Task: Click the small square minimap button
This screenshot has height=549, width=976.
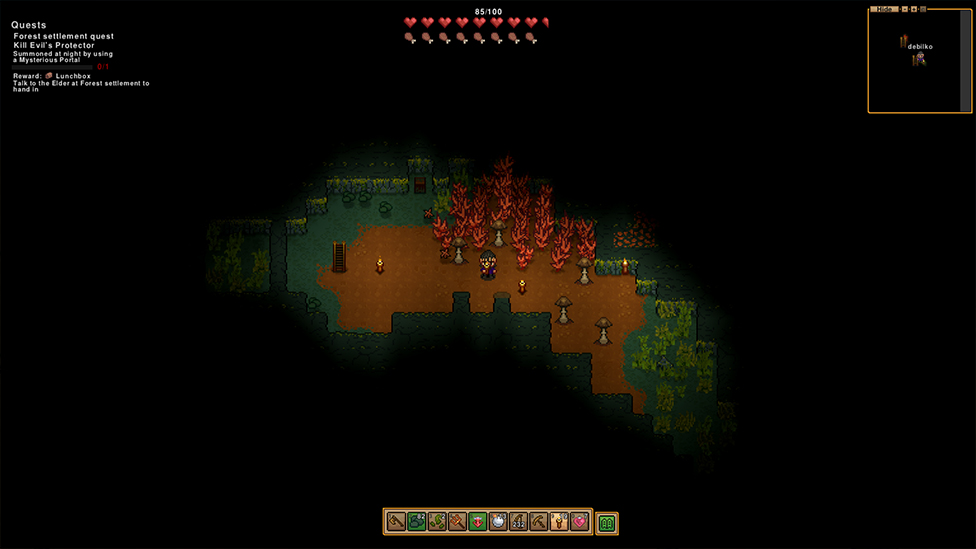Action: tap(923, 9)
